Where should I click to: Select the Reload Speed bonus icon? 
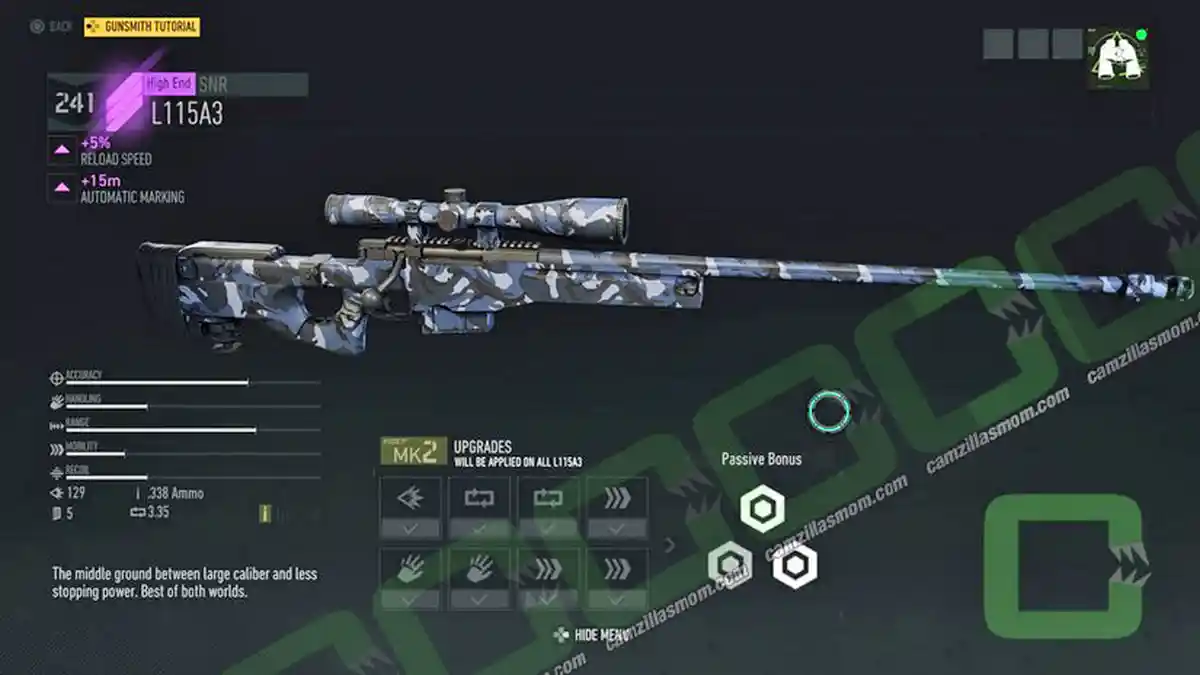[62, 150]
